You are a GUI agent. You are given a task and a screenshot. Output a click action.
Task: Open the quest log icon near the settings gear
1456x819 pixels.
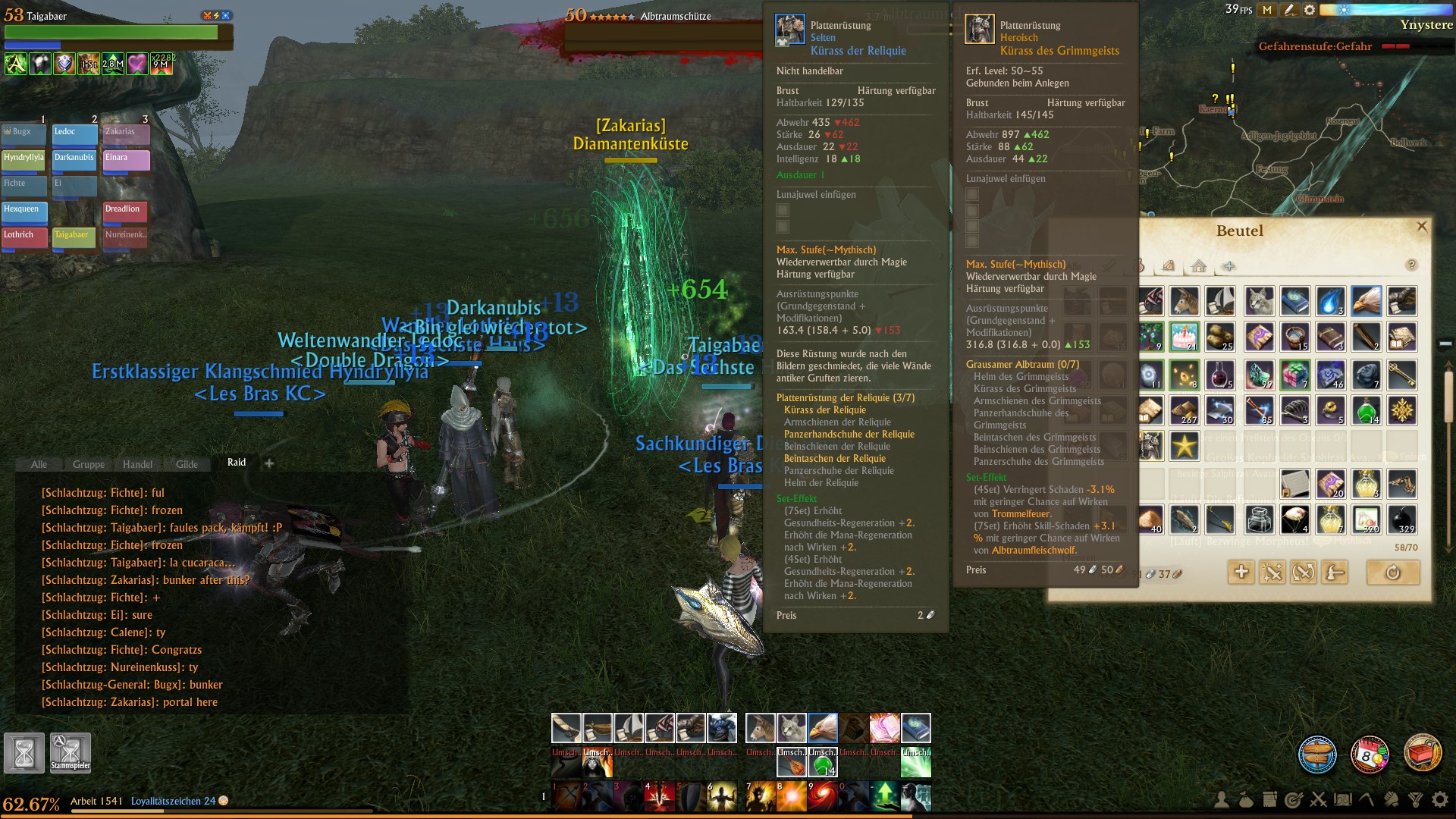tap(1269, 800)
